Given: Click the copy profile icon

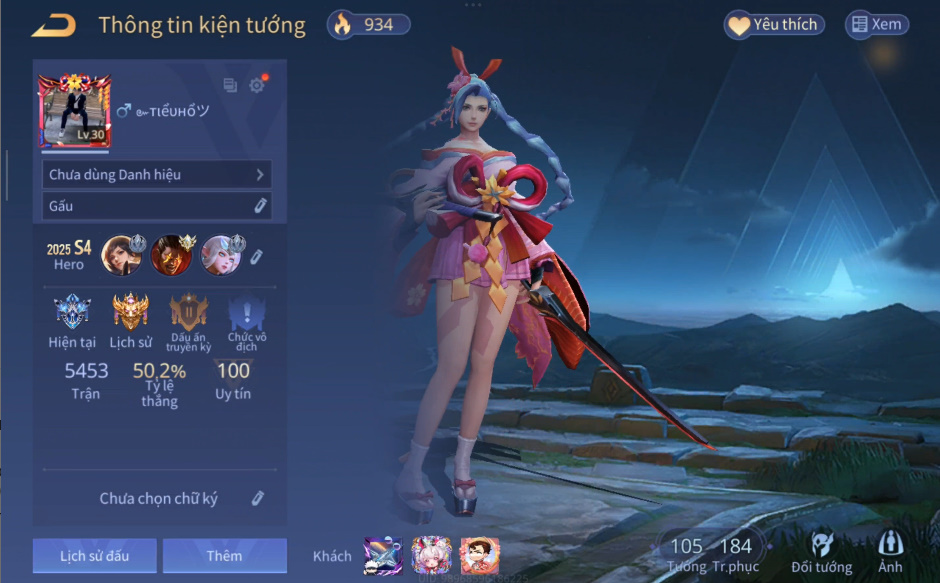Looking at the screenshot, I should tap(230, 86).
